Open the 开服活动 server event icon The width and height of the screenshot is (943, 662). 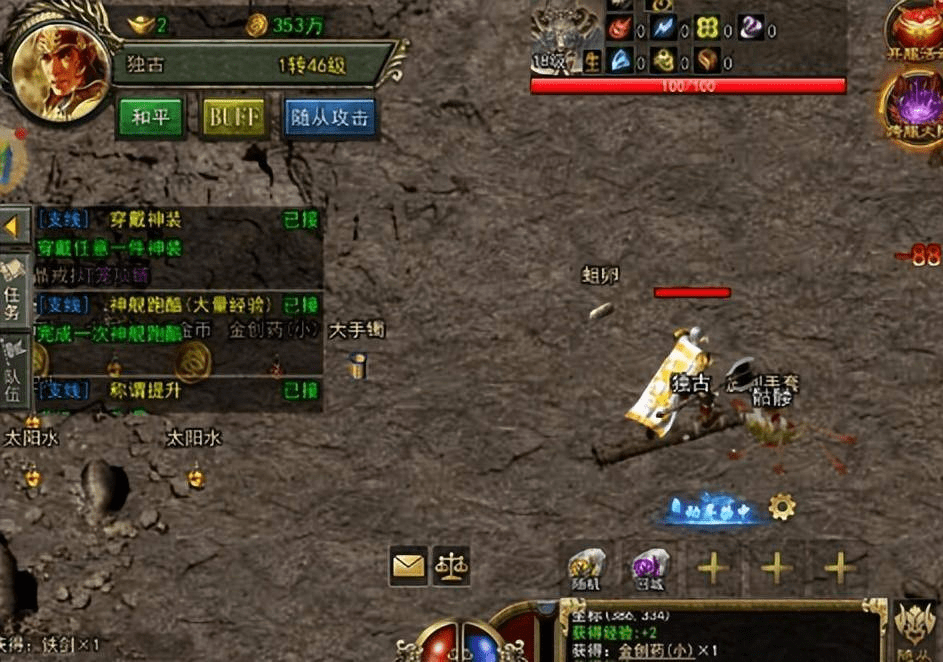coord(916,30)
